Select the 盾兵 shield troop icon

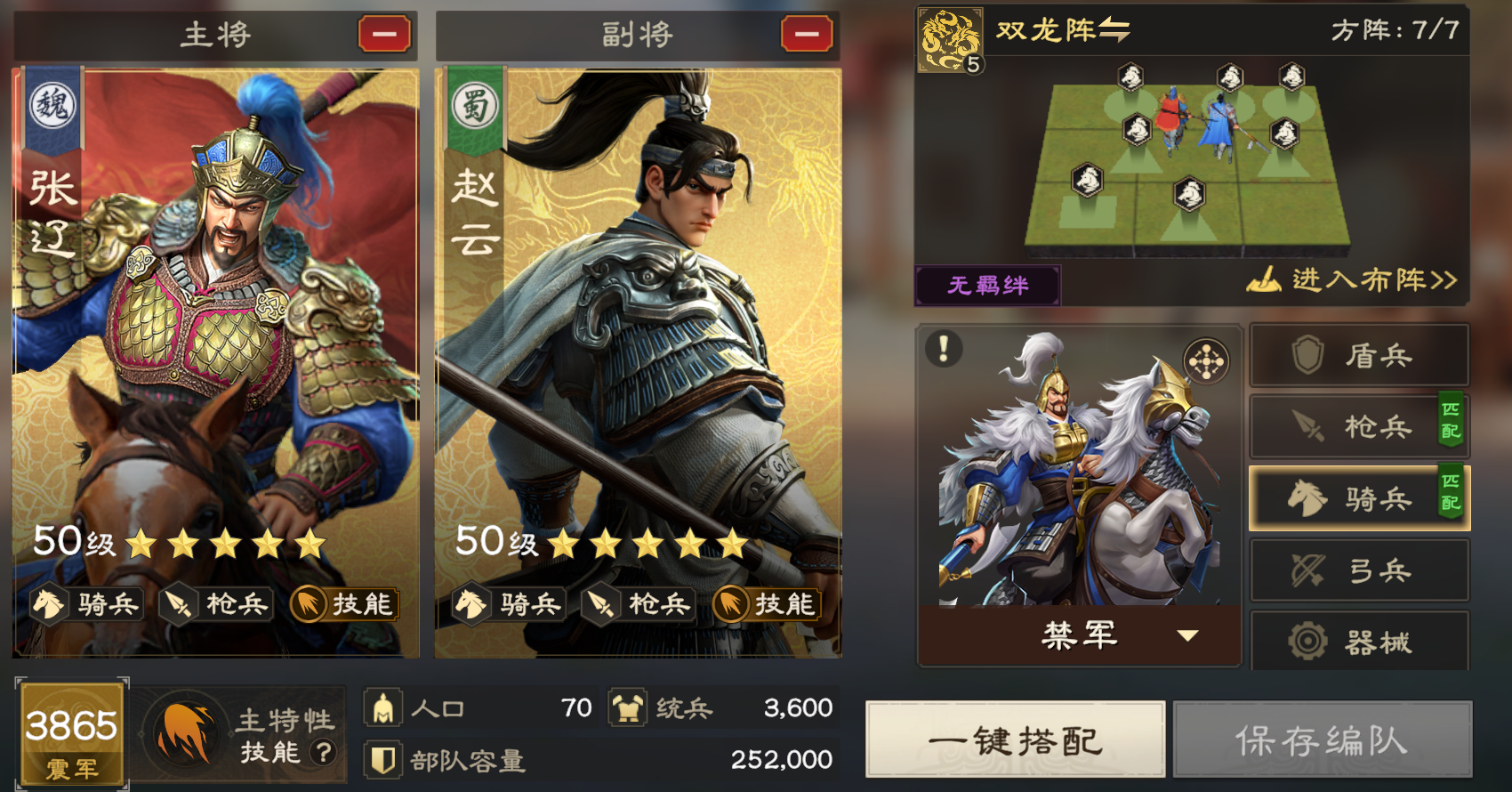point(1358,355)
